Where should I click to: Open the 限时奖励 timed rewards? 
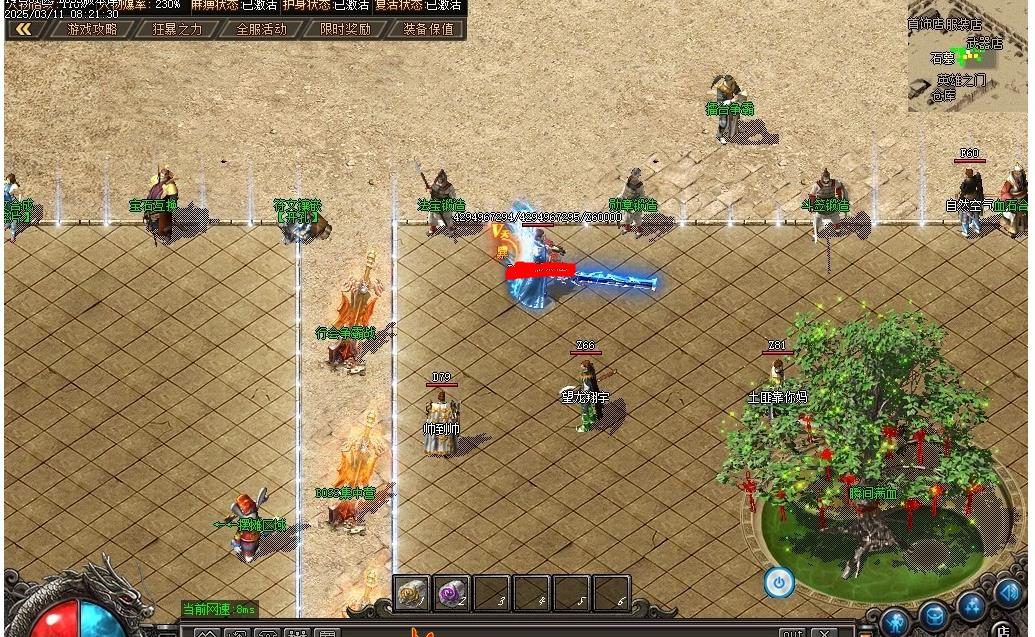pos(345,29)
